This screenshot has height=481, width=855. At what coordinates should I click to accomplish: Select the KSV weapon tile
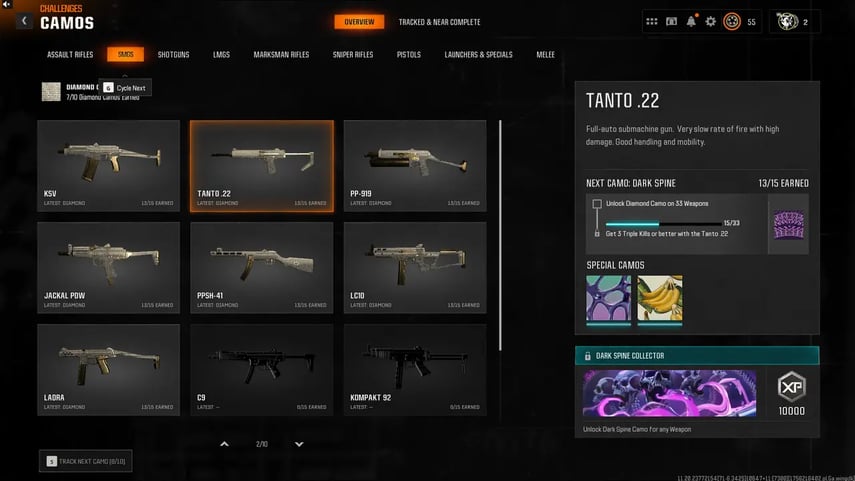pos(109,166)
